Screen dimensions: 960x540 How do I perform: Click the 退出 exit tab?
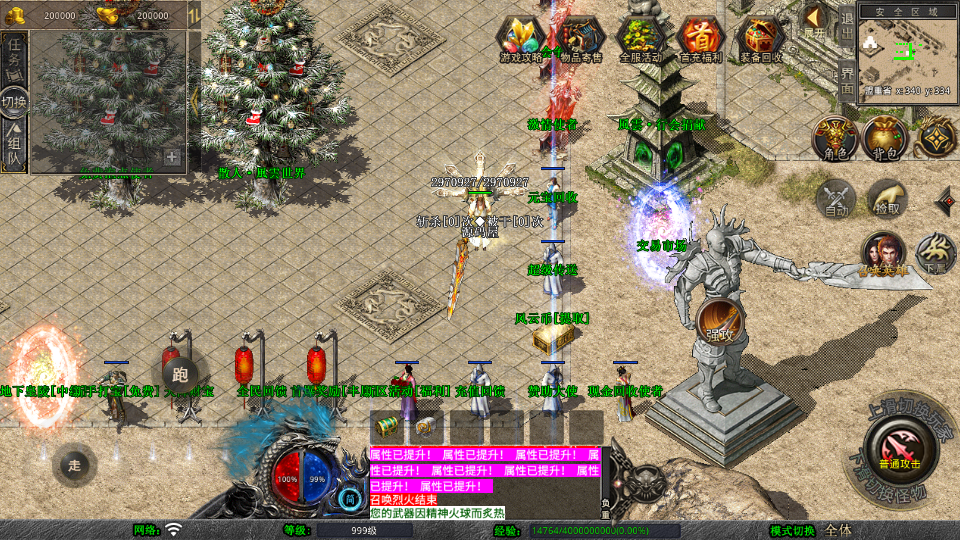pyautogui.click(x=847, y=29)
